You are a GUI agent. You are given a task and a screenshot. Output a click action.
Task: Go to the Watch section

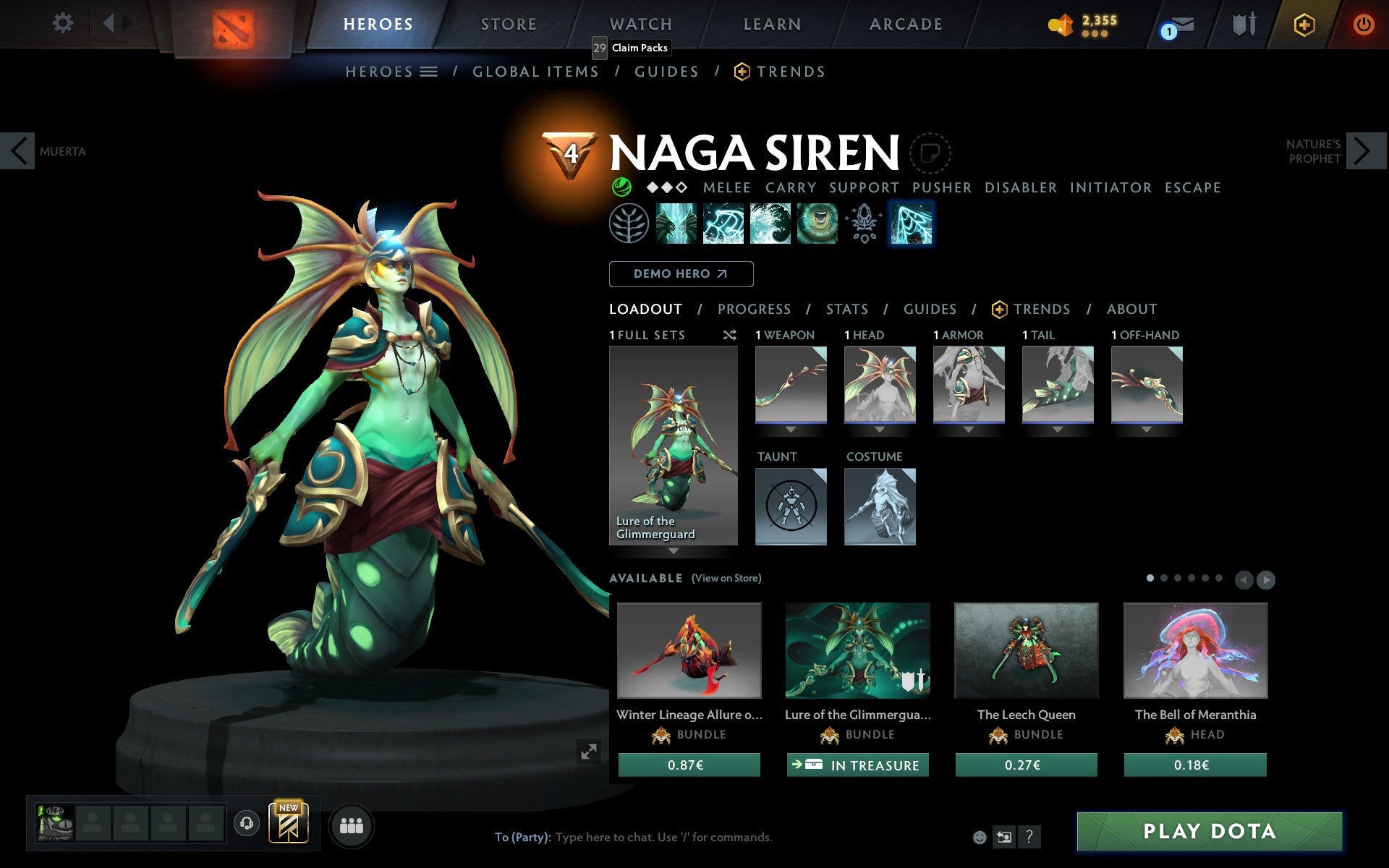pos(641,24)
